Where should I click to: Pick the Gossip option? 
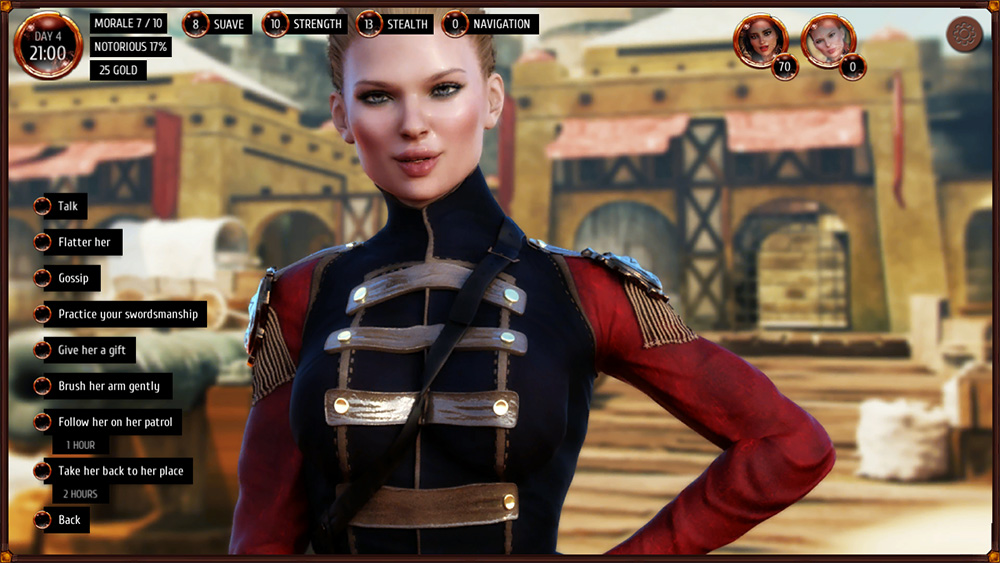coord(73,278)
